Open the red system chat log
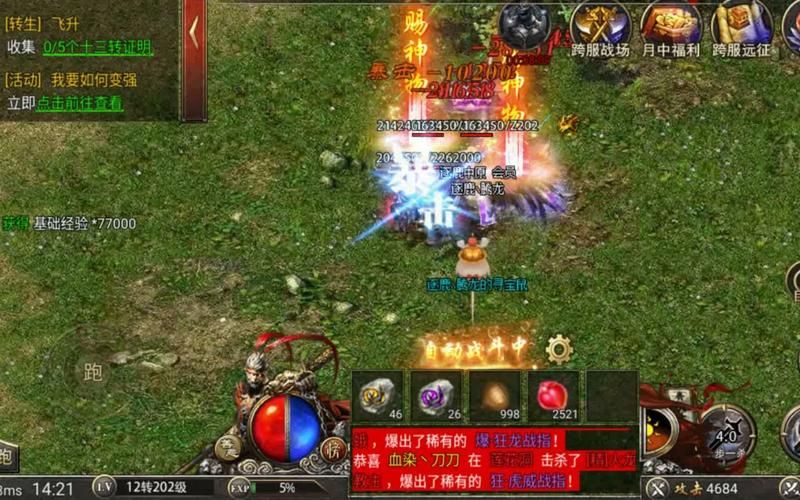Viewport: 800px width, 500px height. [495, 459]
